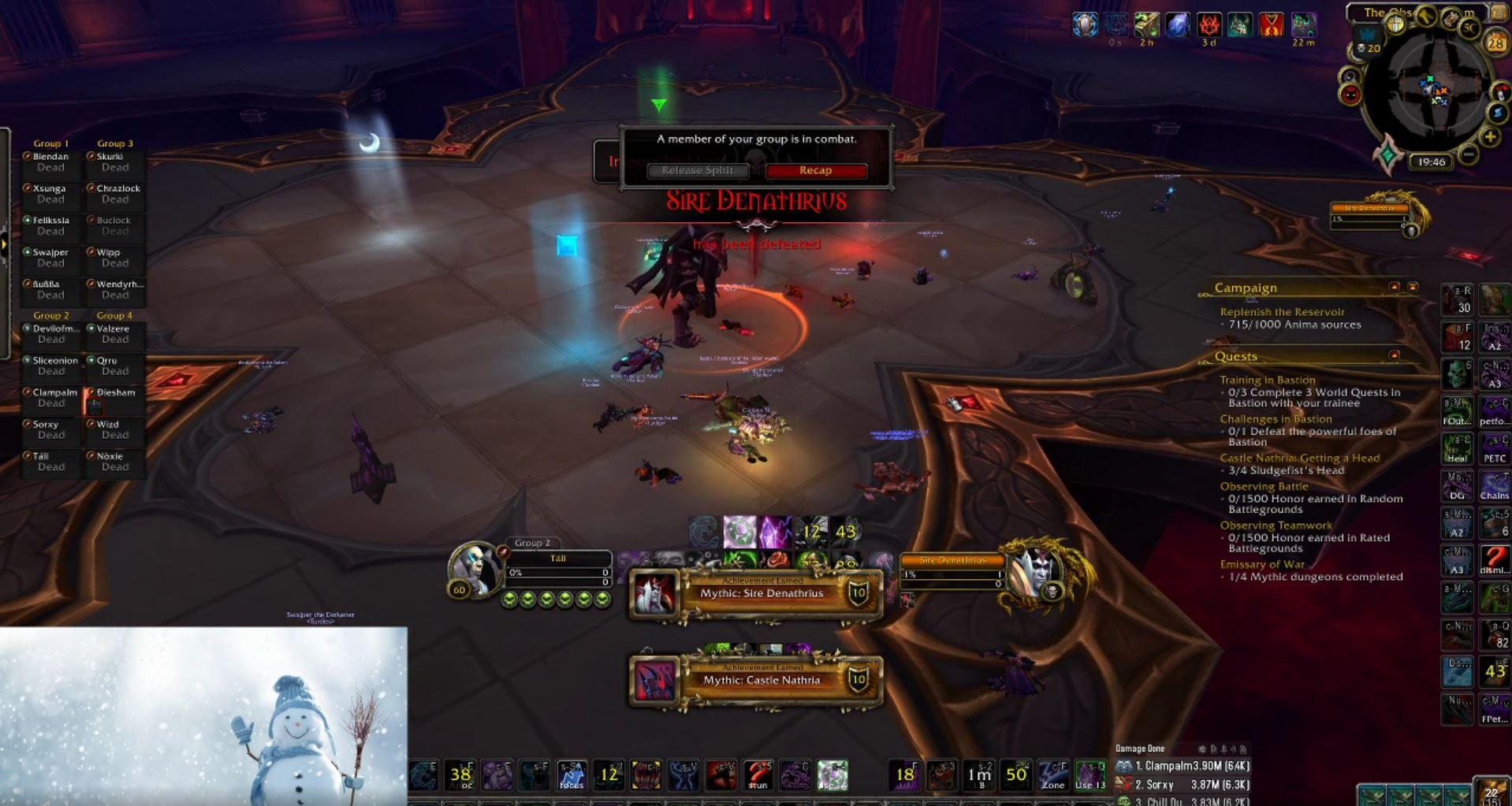Click the report icon on the Damage Done meter
The width and height of the screenshot is (1512, 806).
1212,748
